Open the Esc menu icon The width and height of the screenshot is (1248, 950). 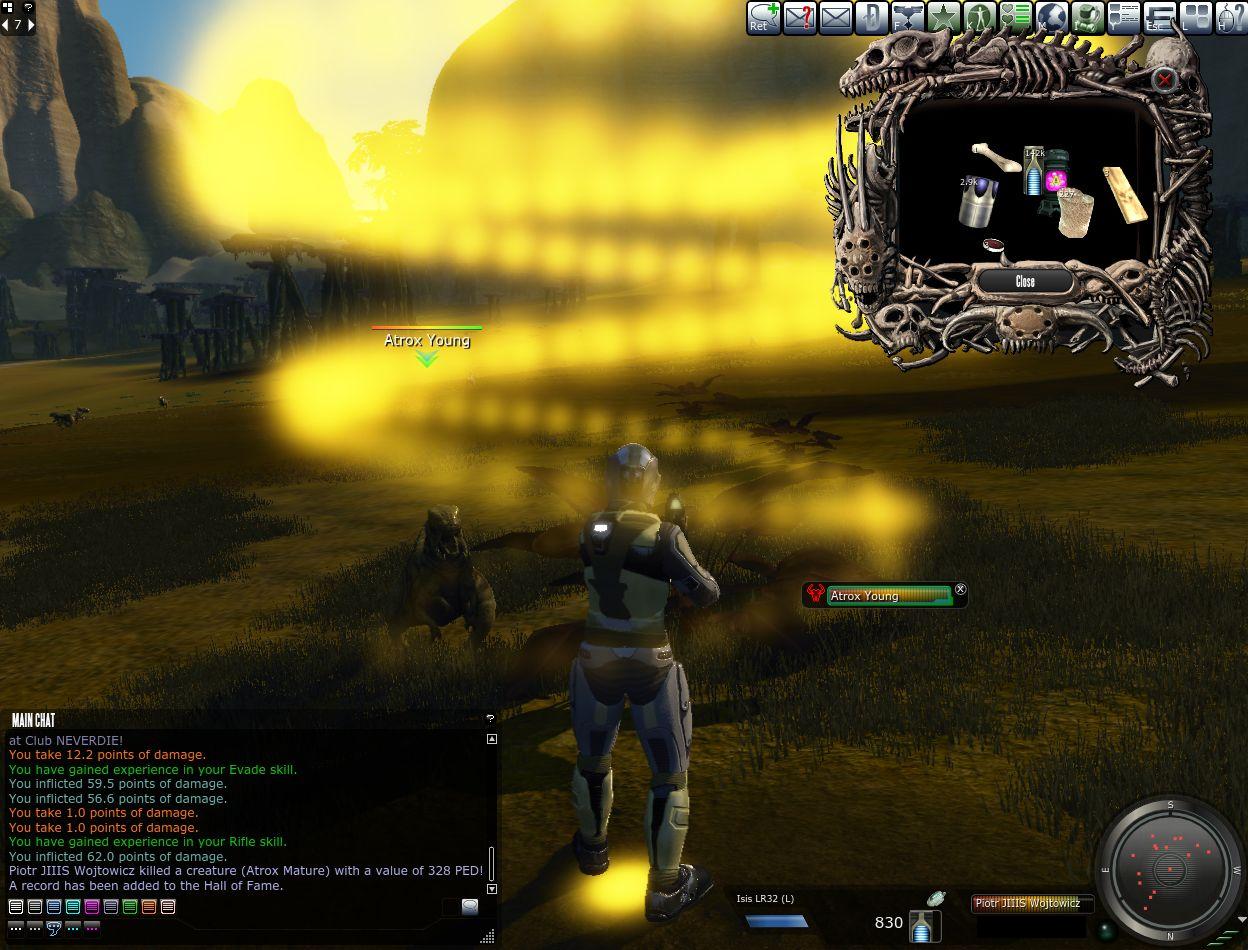coord(1159,18)
